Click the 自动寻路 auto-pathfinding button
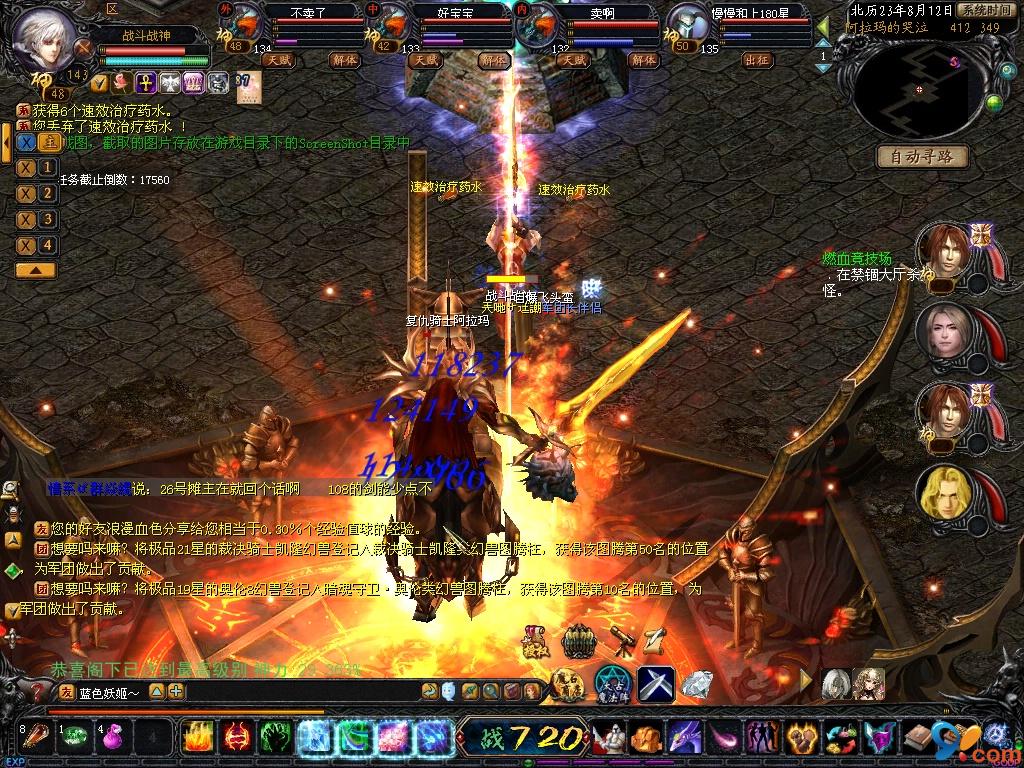This screenshot has width=1024, height=768. pos(922,156)
